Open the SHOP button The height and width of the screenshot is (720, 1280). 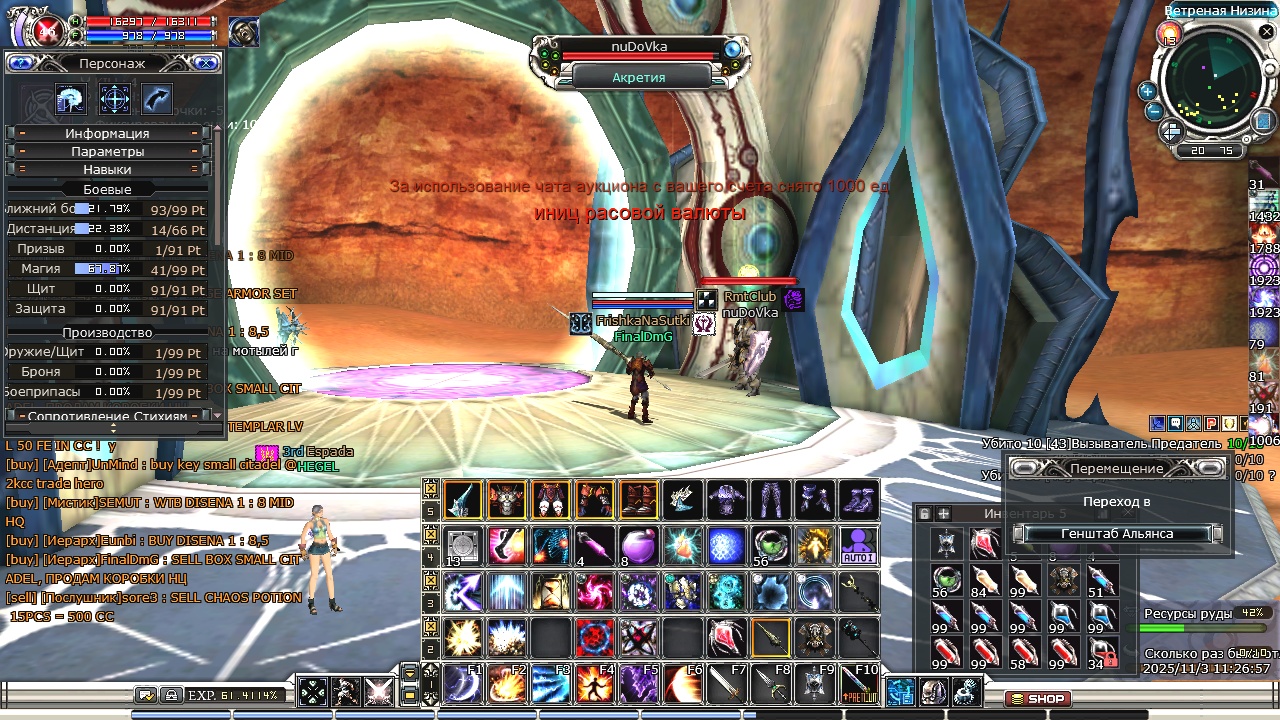pos(1037,699)
